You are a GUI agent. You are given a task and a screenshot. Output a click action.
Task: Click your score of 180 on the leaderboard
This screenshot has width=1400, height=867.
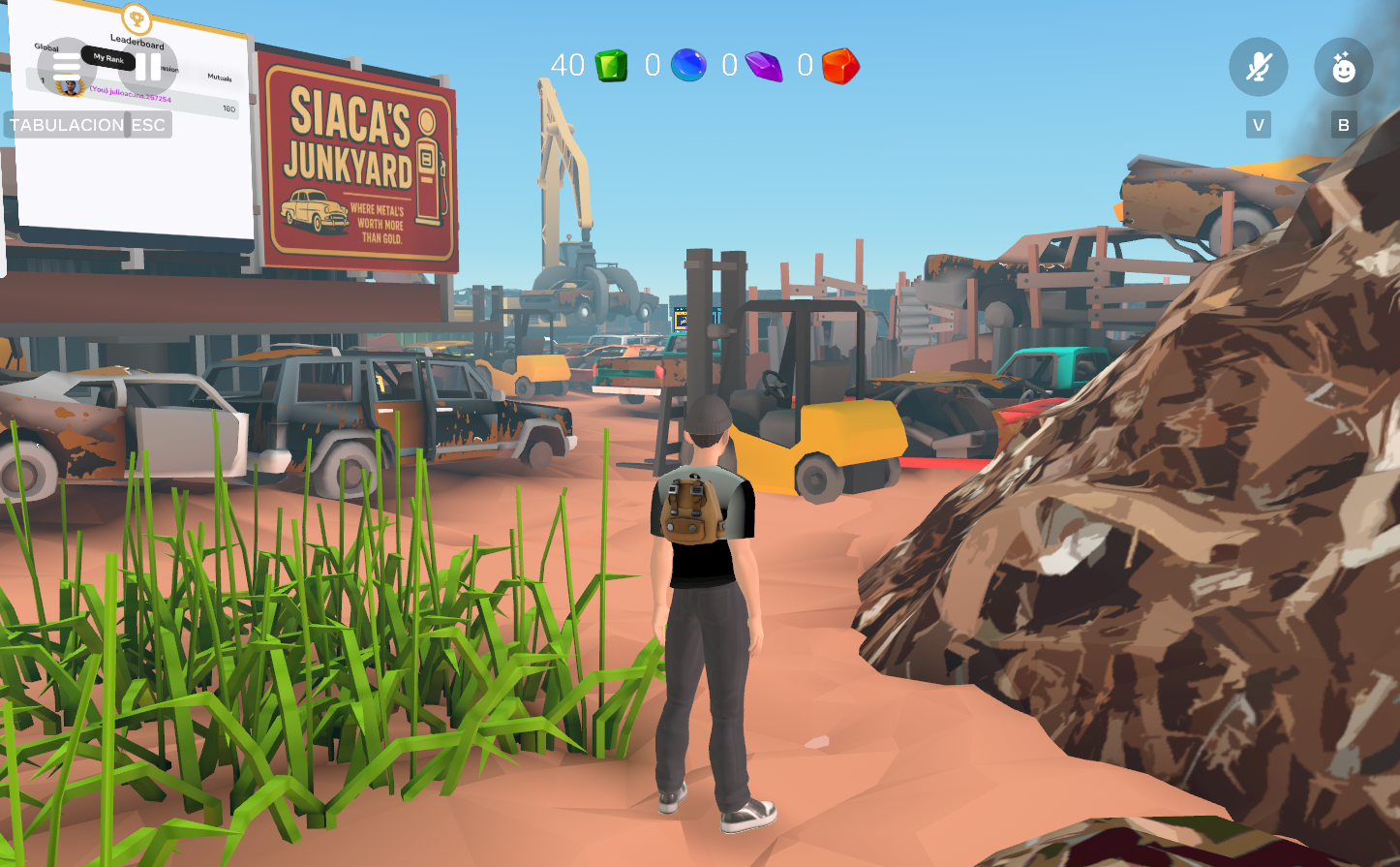229,108
